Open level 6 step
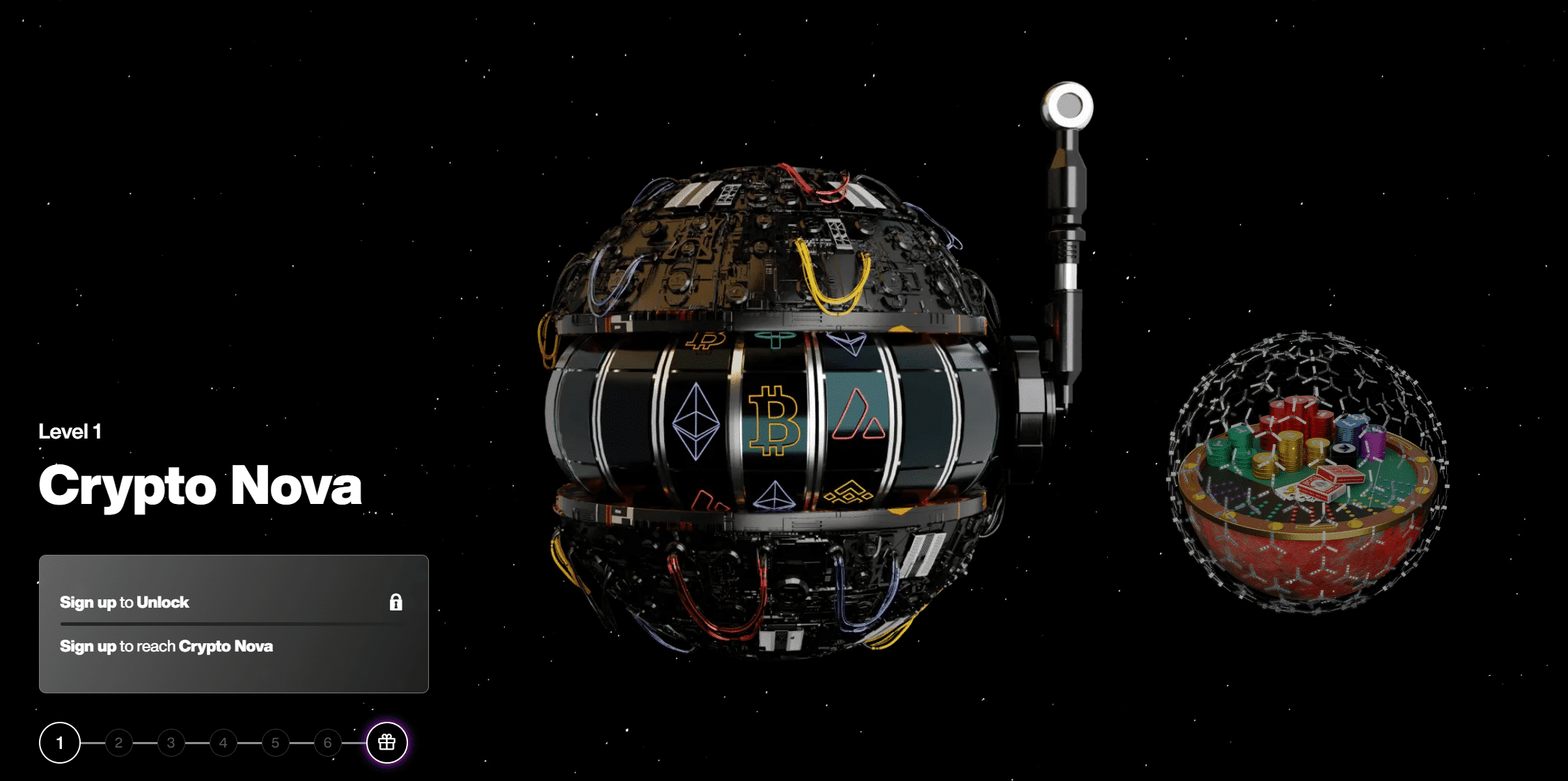This screenshot has width=1568, height=781. tap(328, 743)
